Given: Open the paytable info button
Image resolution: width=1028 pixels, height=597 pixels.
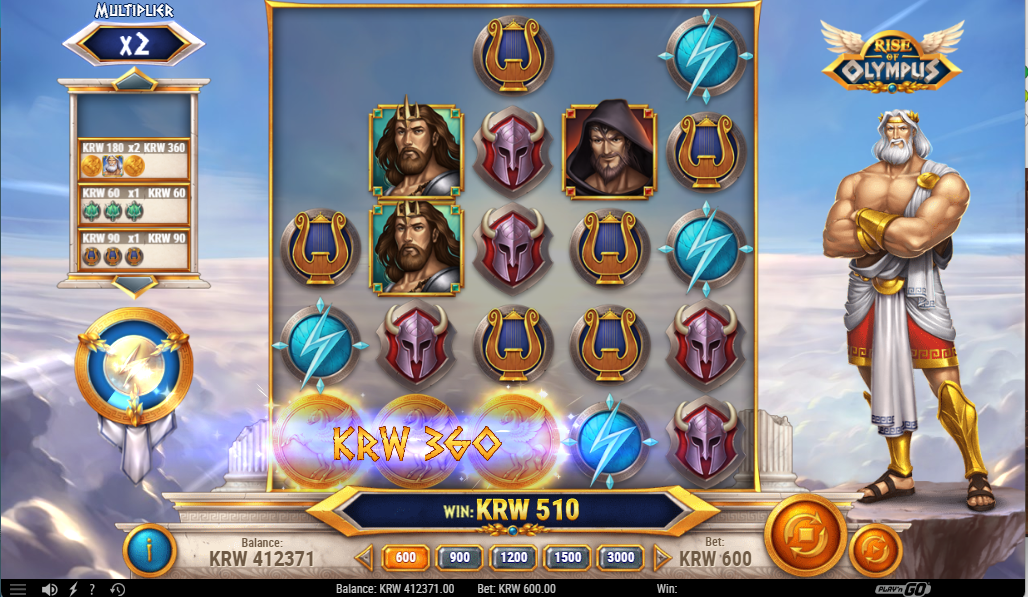Looking at the screenshot, I should tap(149, 549).
